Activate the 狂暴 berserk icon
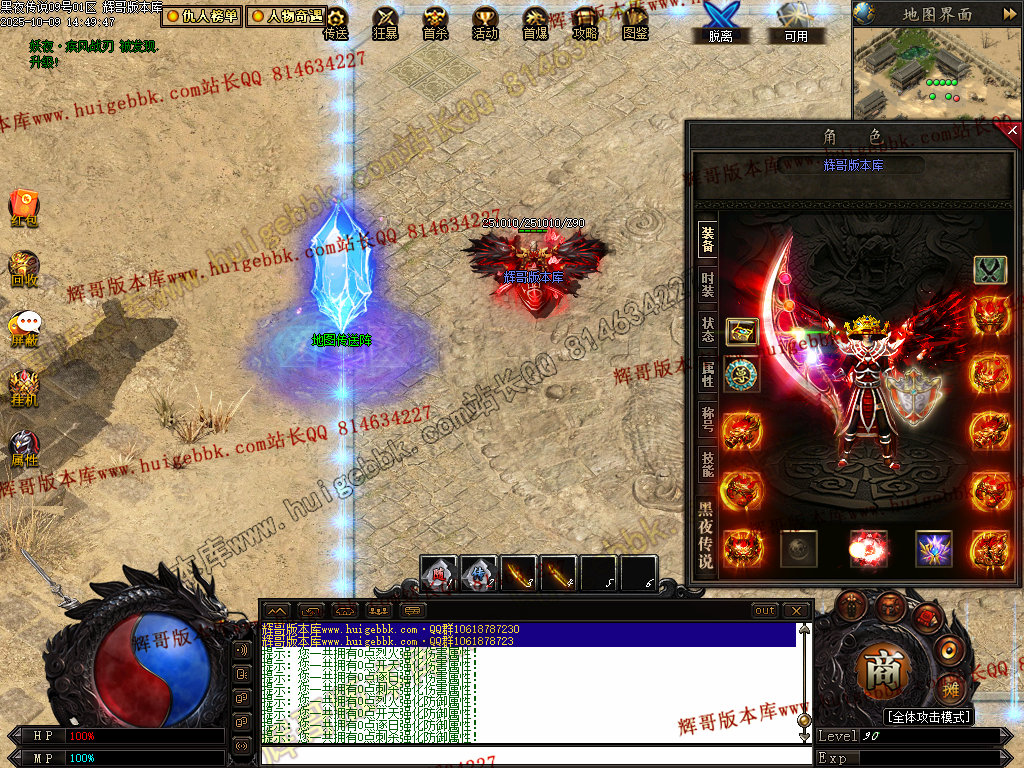Viewport: 1024px width, 768px height. 385,22
